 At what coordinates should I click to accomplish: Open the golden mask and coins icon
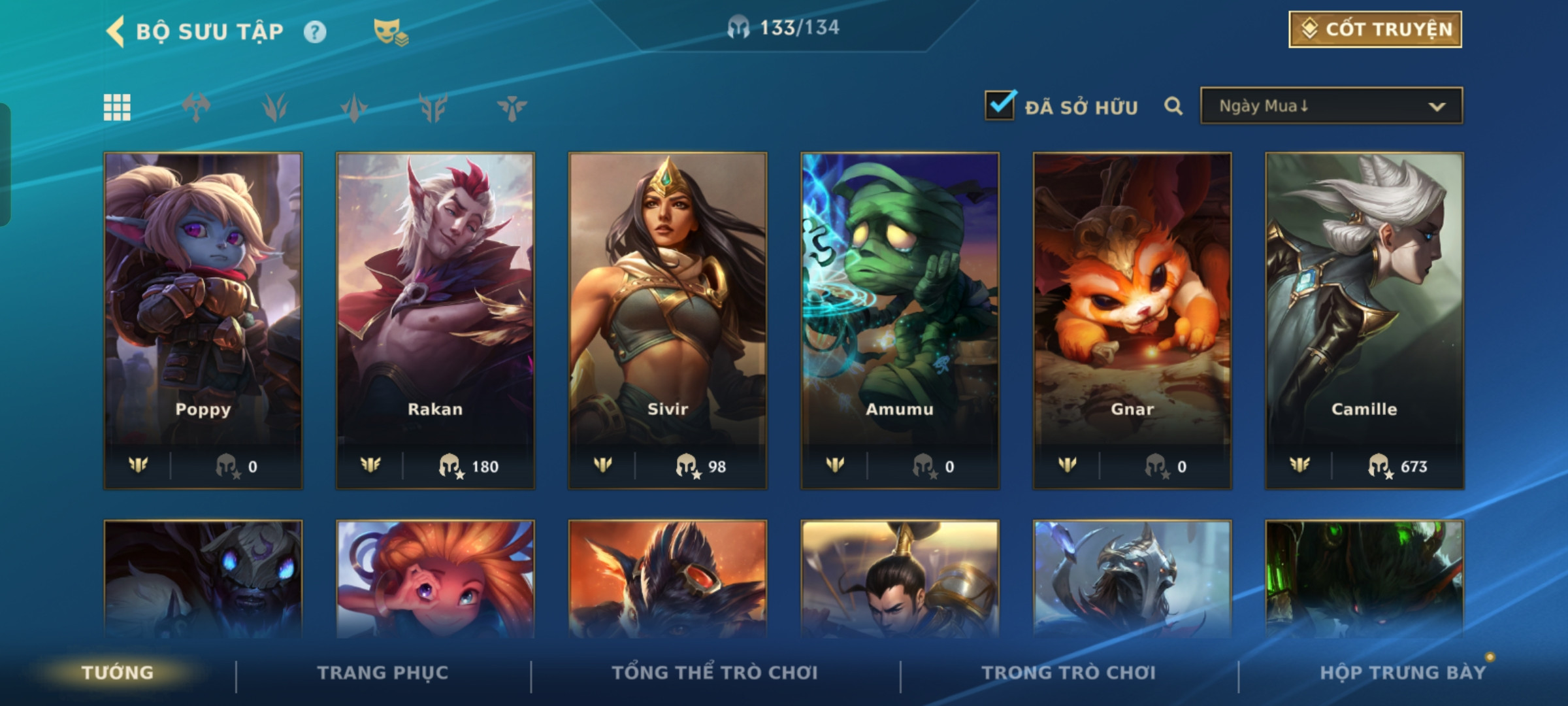point(390,32)
